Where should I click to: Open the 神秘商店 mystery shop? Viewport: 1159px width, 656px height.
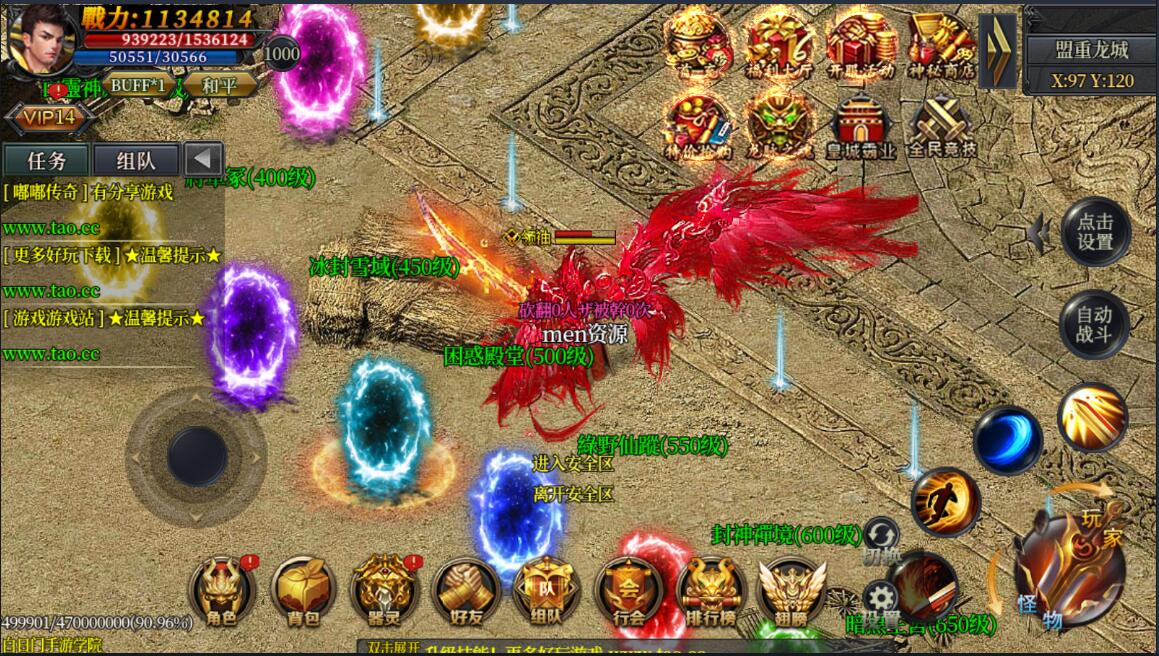click(x=942, y=45)
